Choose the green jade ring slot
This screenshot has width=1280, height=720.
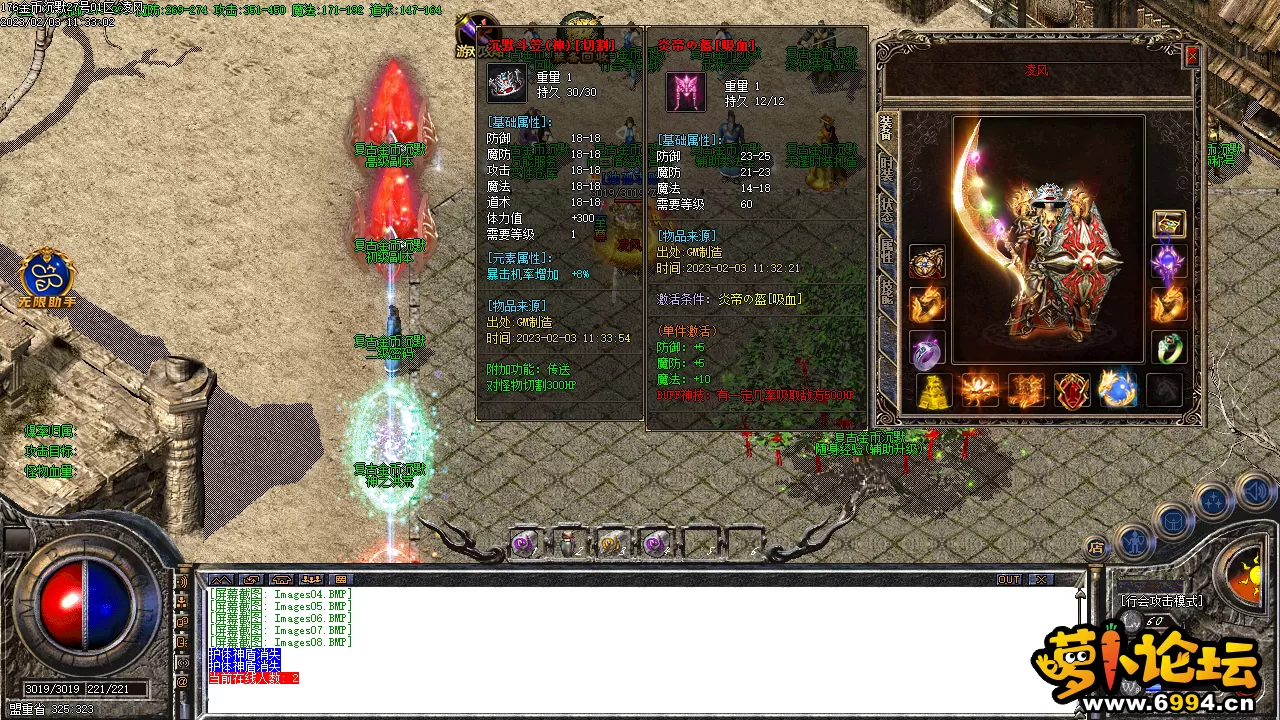[1169, 348]
